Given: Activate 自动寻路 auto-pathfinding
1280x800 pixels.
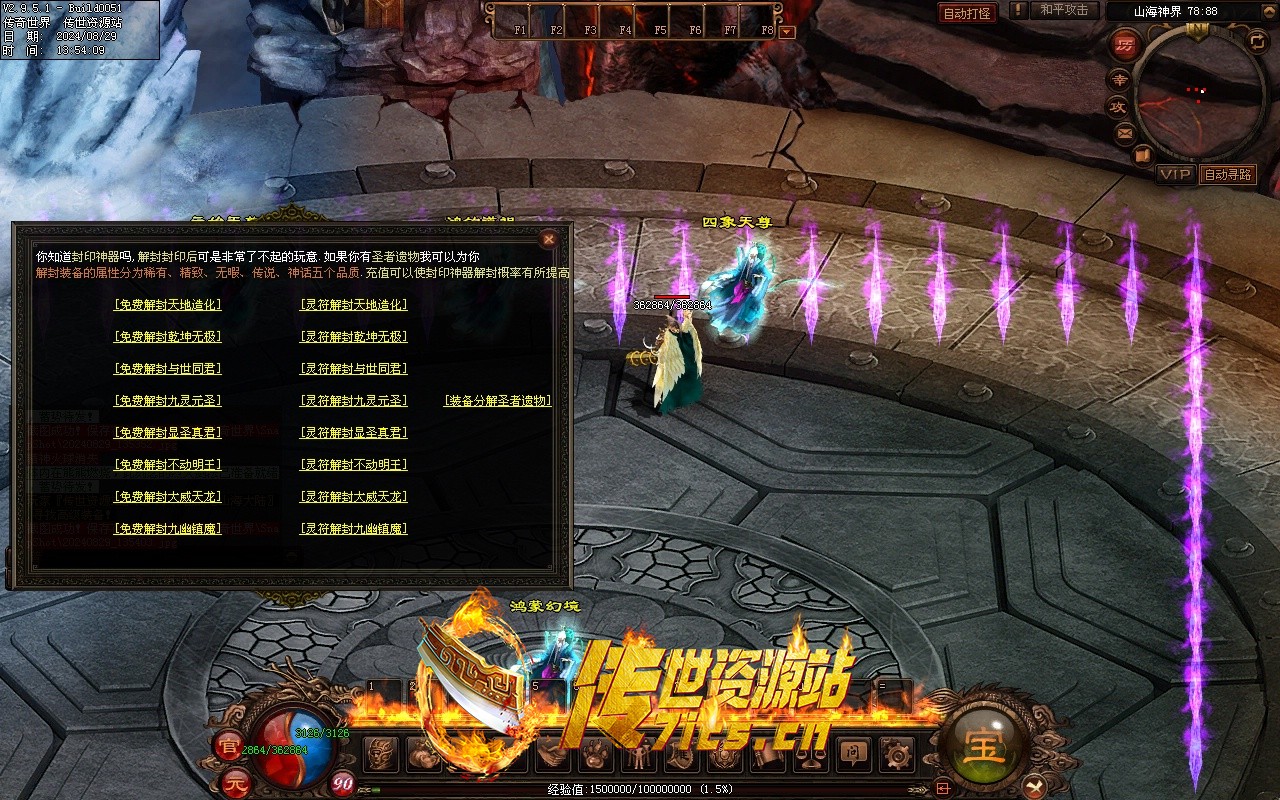Looking at the screenshot, I should (1227, 174).
